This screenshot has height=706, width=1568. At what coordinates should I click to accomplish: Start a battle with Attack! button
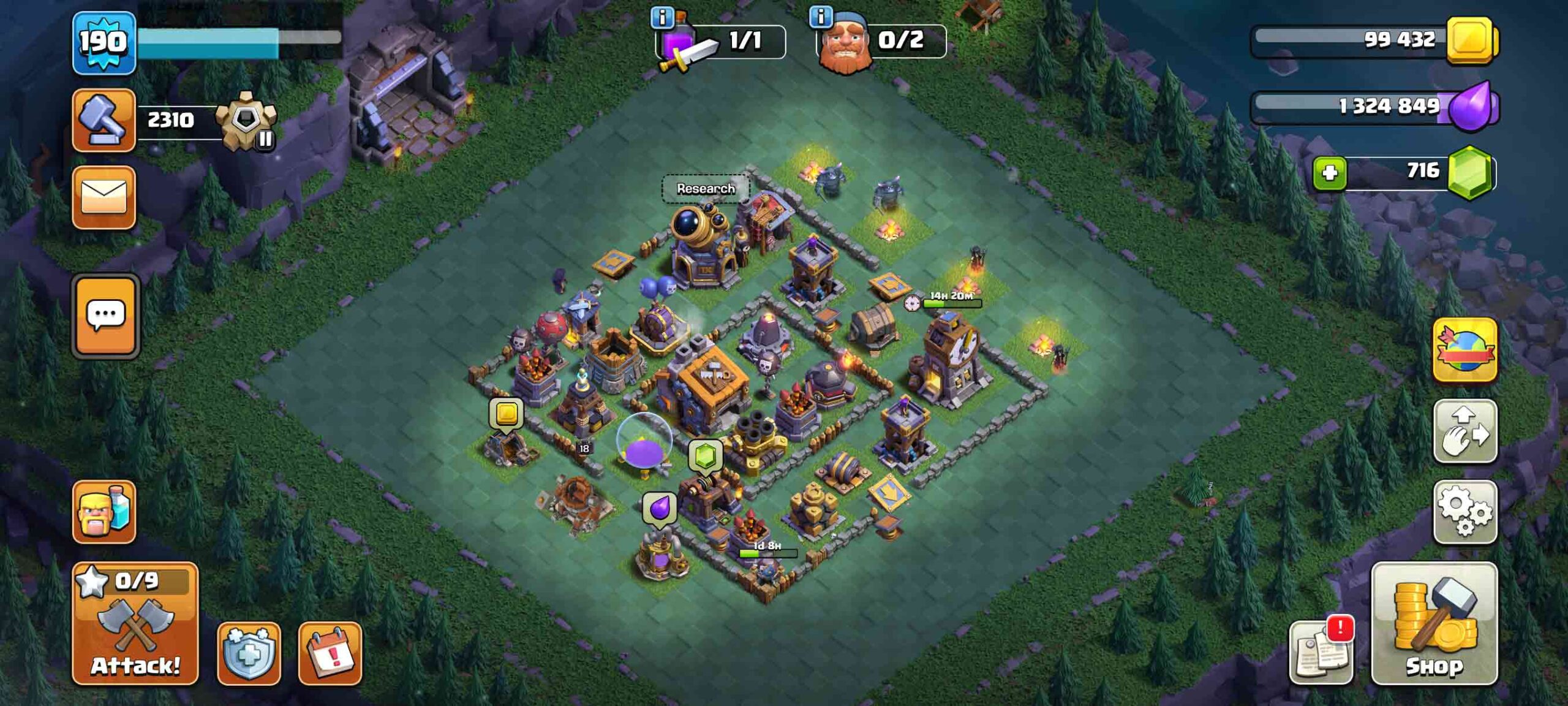[x=135, y=623]
